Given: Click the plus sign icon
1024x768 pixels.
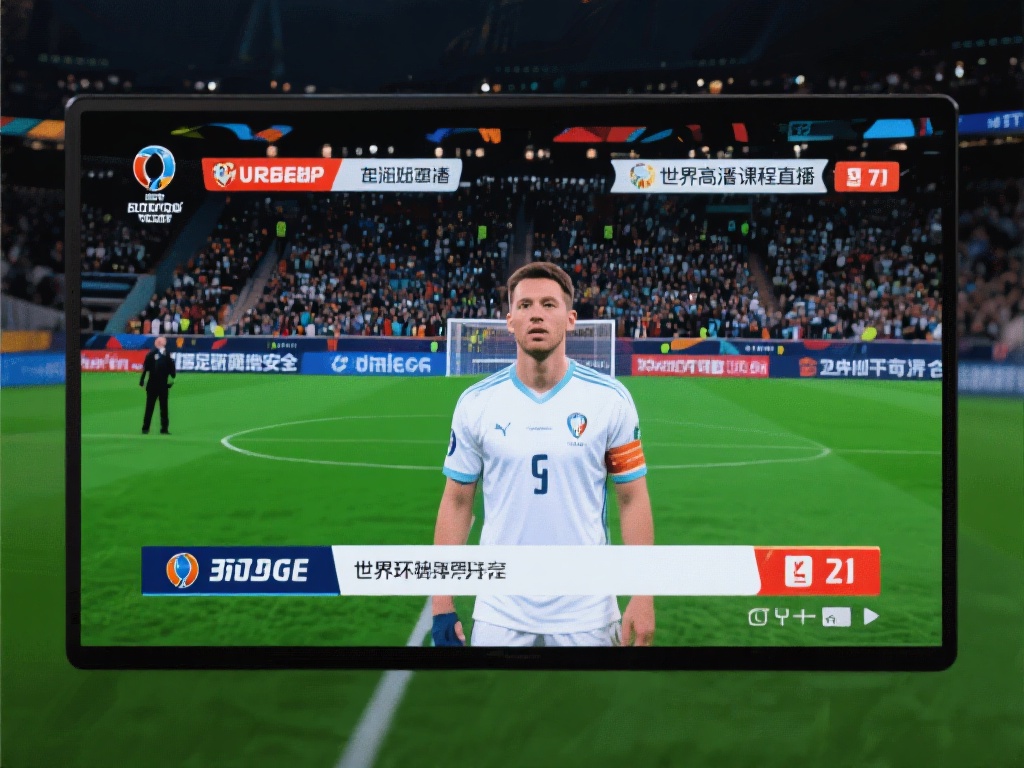Looking at the screenshot, I should click(x=804, y=616).
